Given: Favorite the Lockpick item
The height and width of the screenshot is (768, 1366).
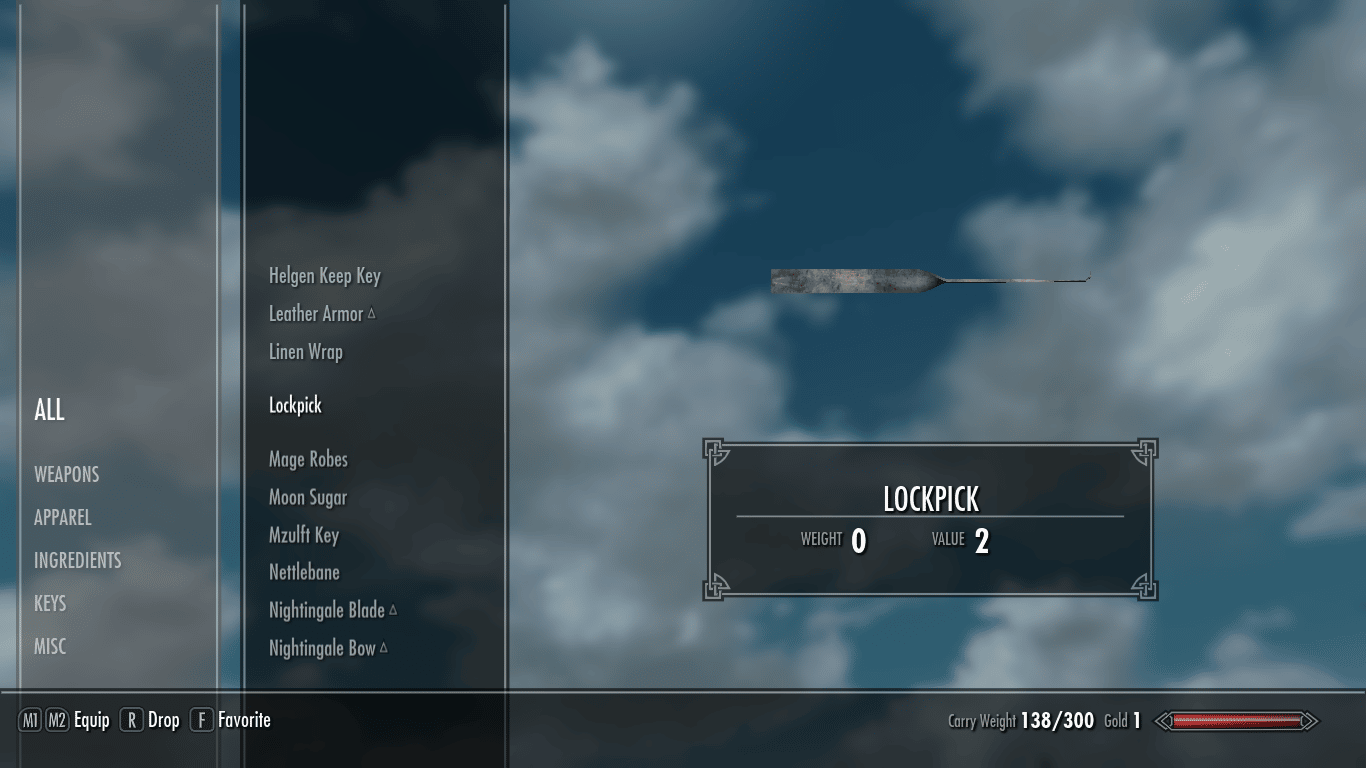Looking at the screenshot, I should (296, 405).
